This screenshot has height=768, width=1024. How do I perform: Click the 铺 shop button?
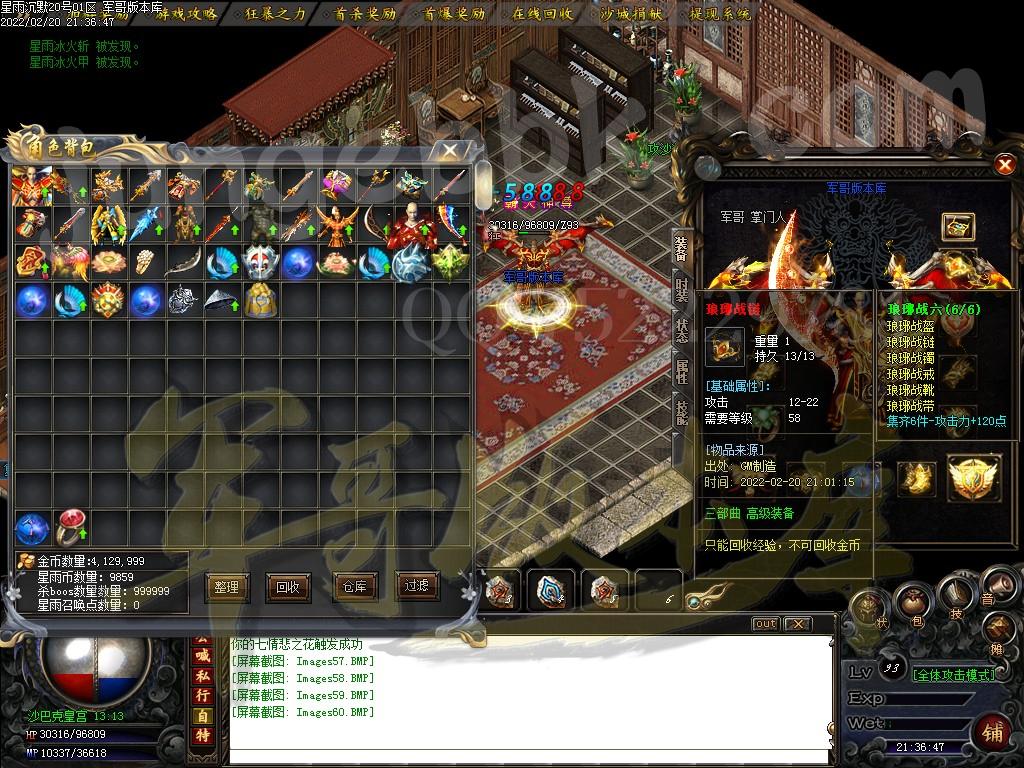tap(993, 730)
